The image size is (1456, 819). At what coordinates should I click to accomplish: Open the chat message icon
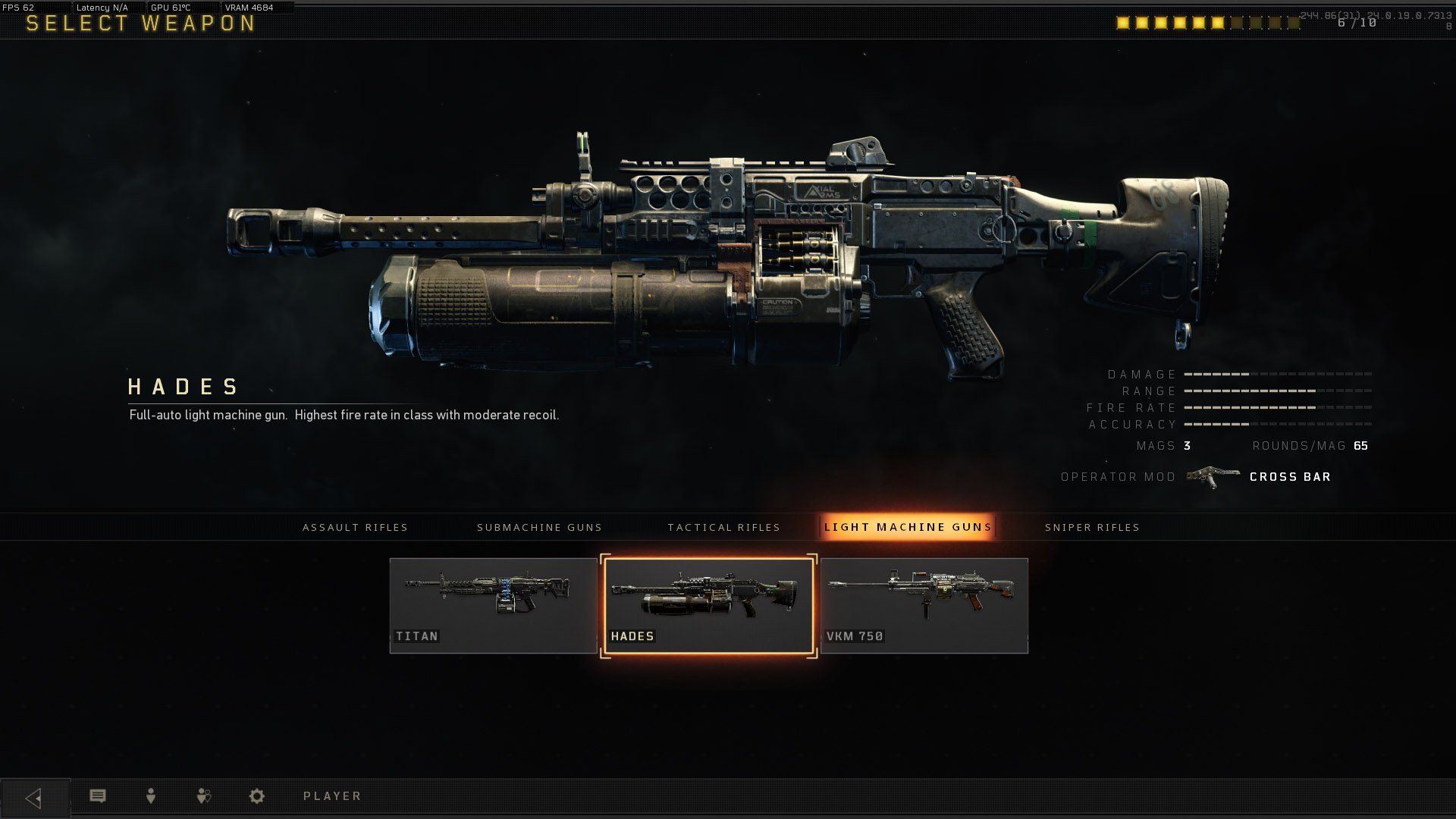(x=98, y=796)
